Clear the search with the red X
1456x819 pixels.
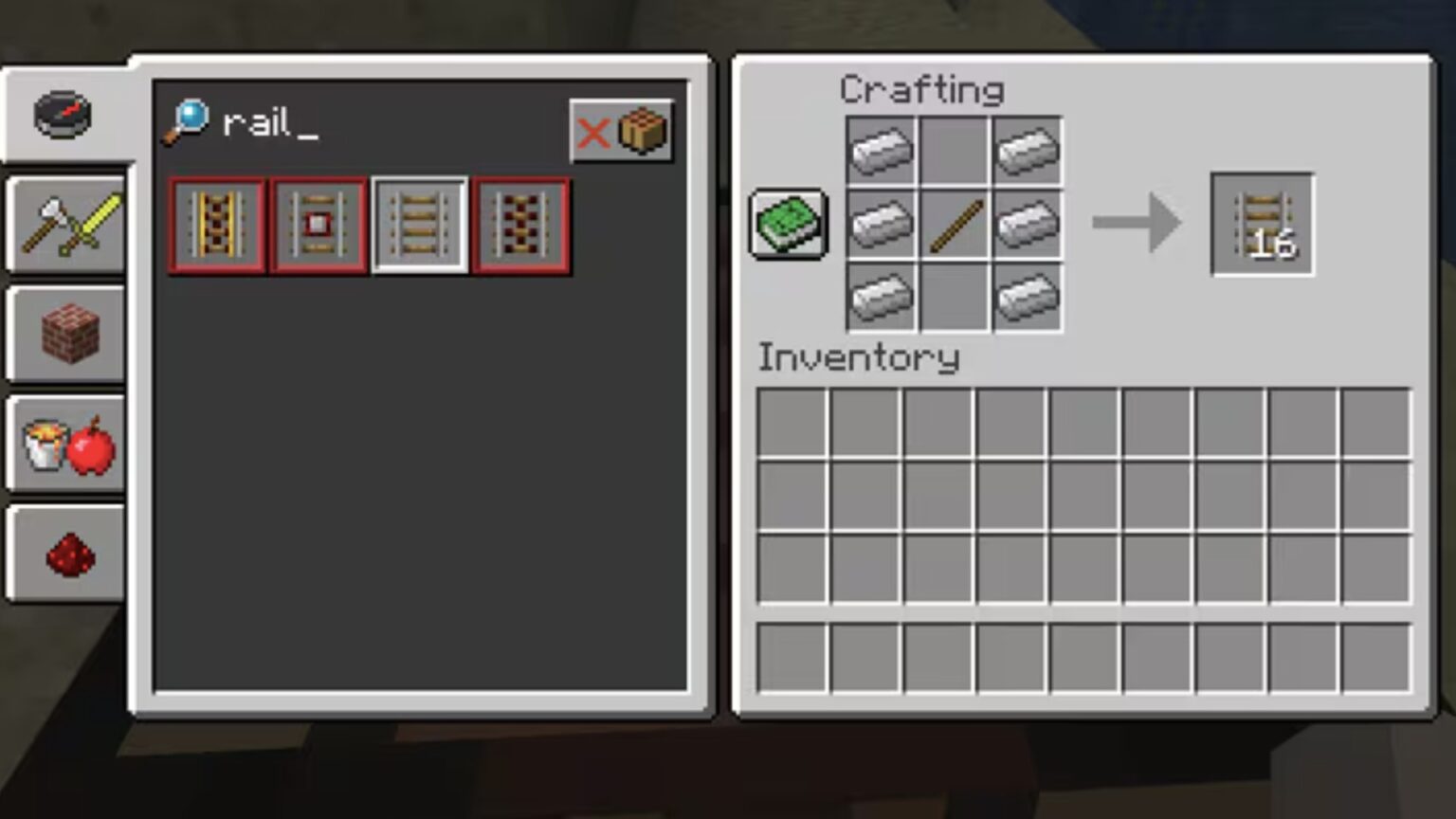tap(593, 132)
